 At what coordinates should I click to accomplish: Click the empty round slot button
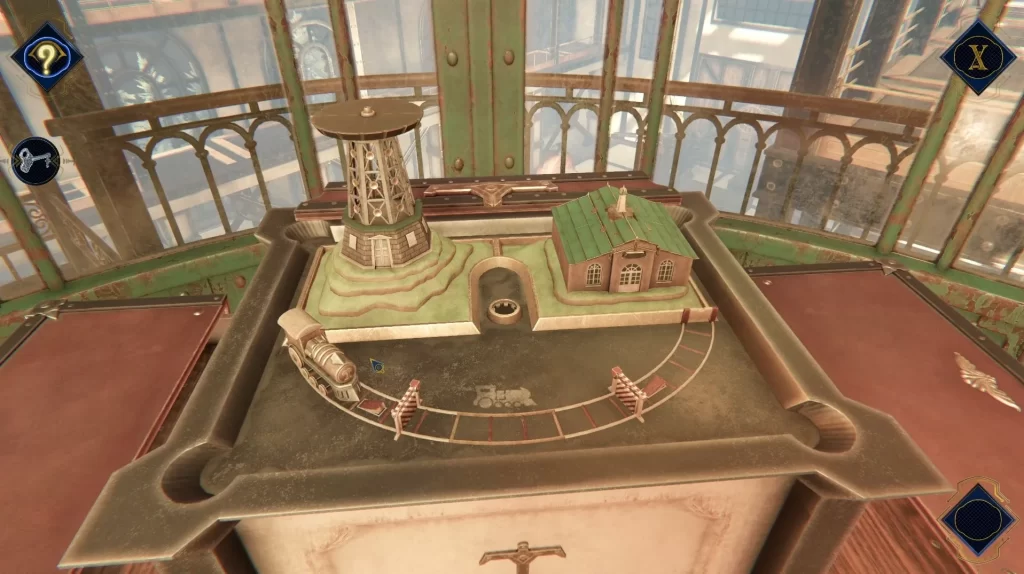[978, 519]
